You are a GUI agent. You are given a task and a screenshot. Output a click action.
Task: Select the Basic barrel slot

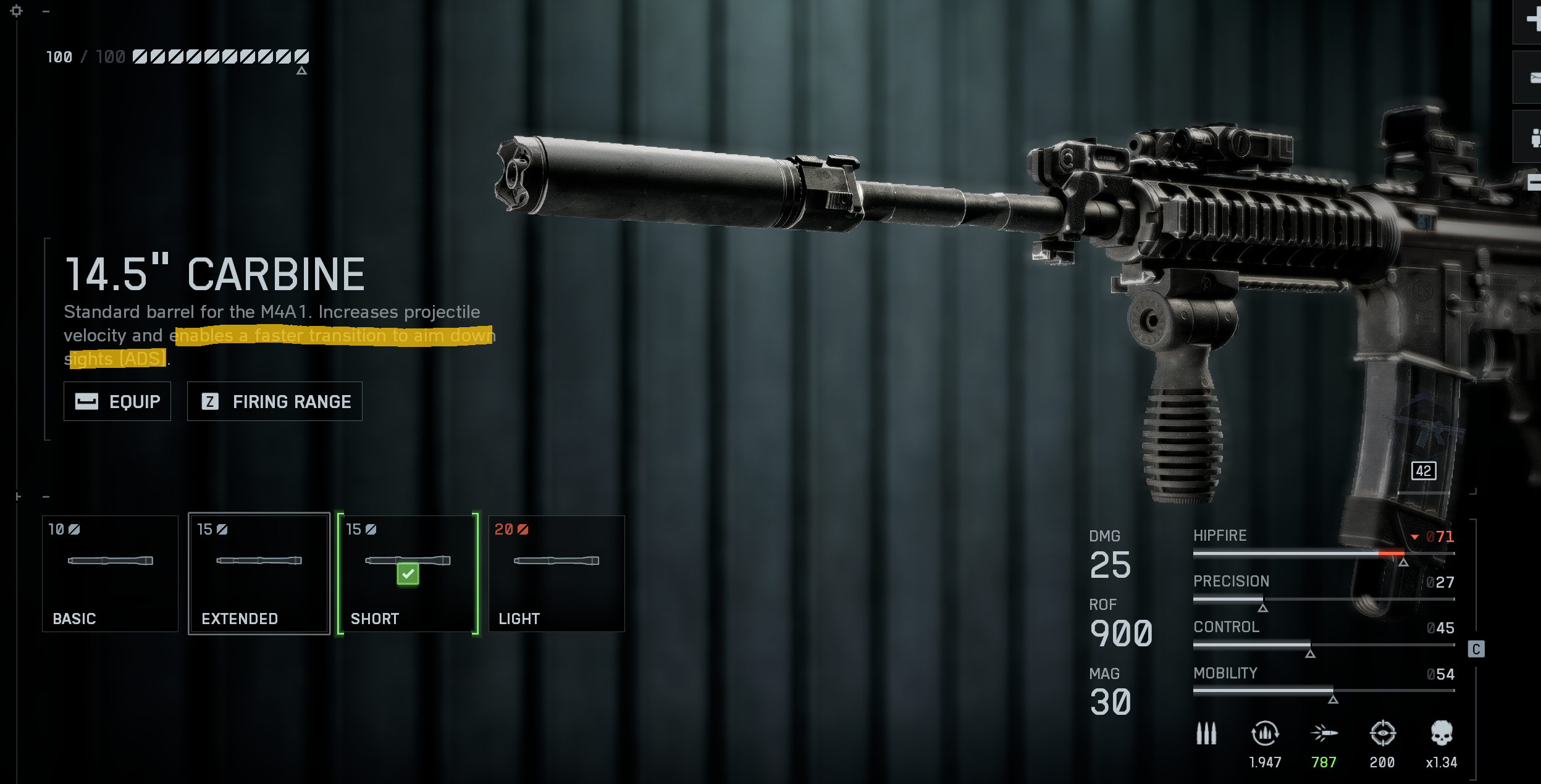(110, 573)
